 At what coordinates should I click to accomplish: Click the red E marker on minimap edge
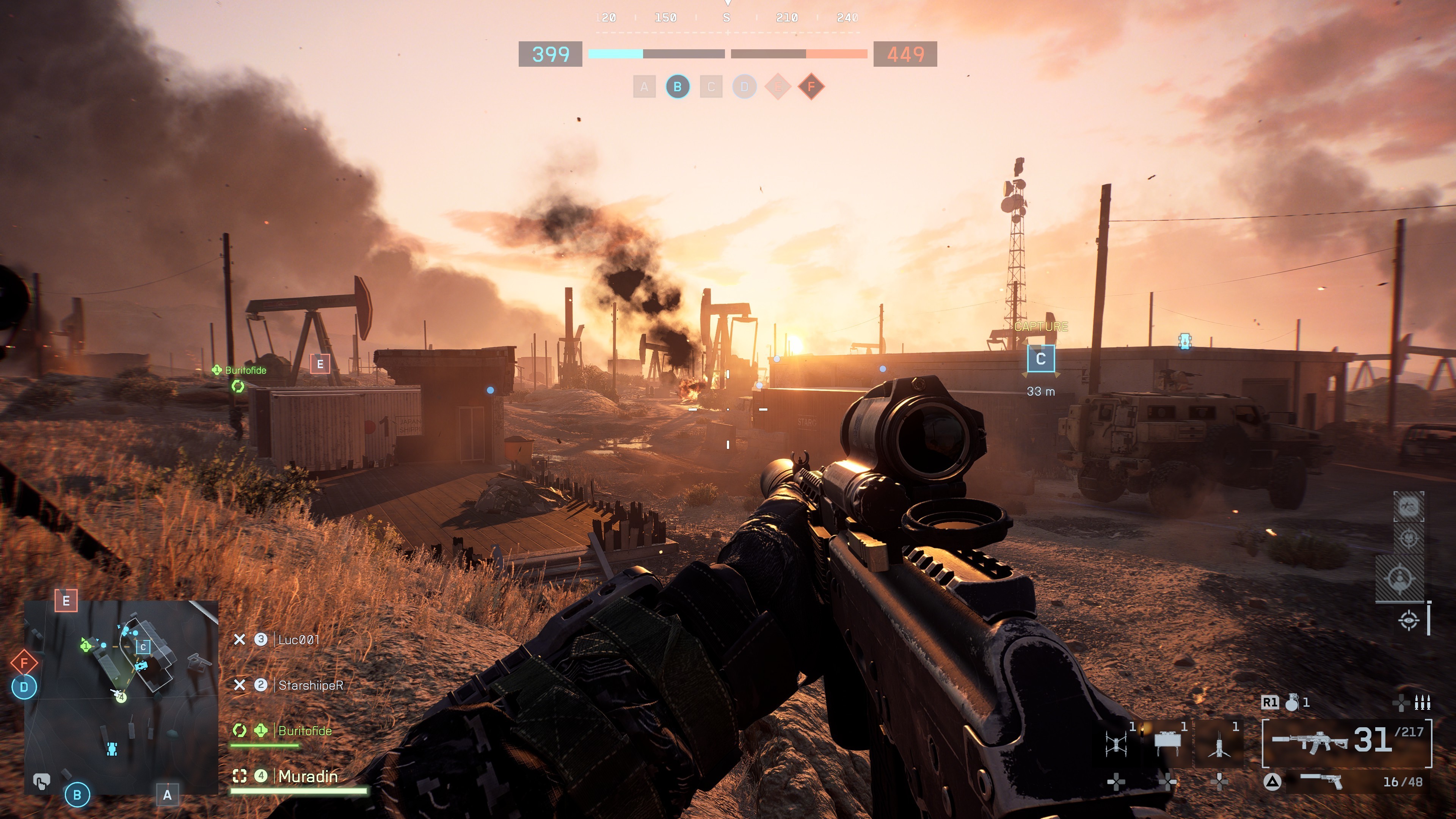[x=66, y=601]
